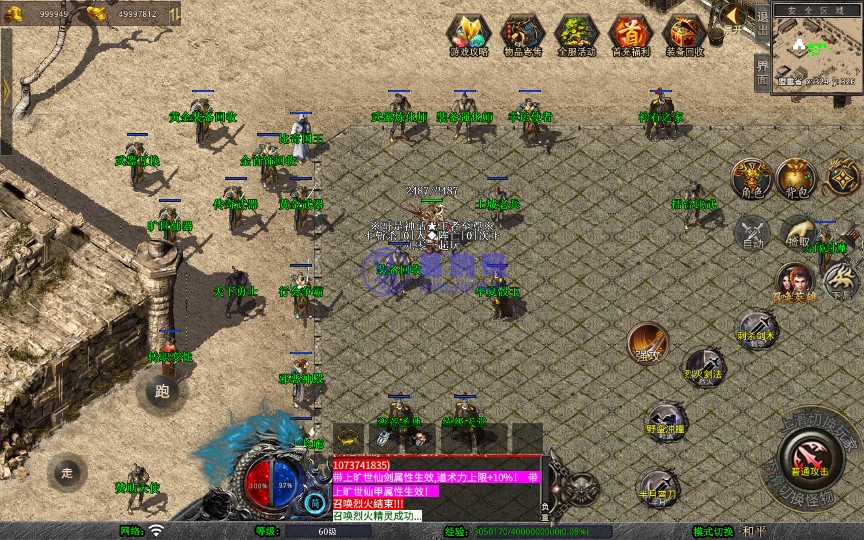Open the 全服活动 server events icon
Image resolution: width=864 pixels, height=540 pixels.
pyautogui.click(x=576, y=33)
